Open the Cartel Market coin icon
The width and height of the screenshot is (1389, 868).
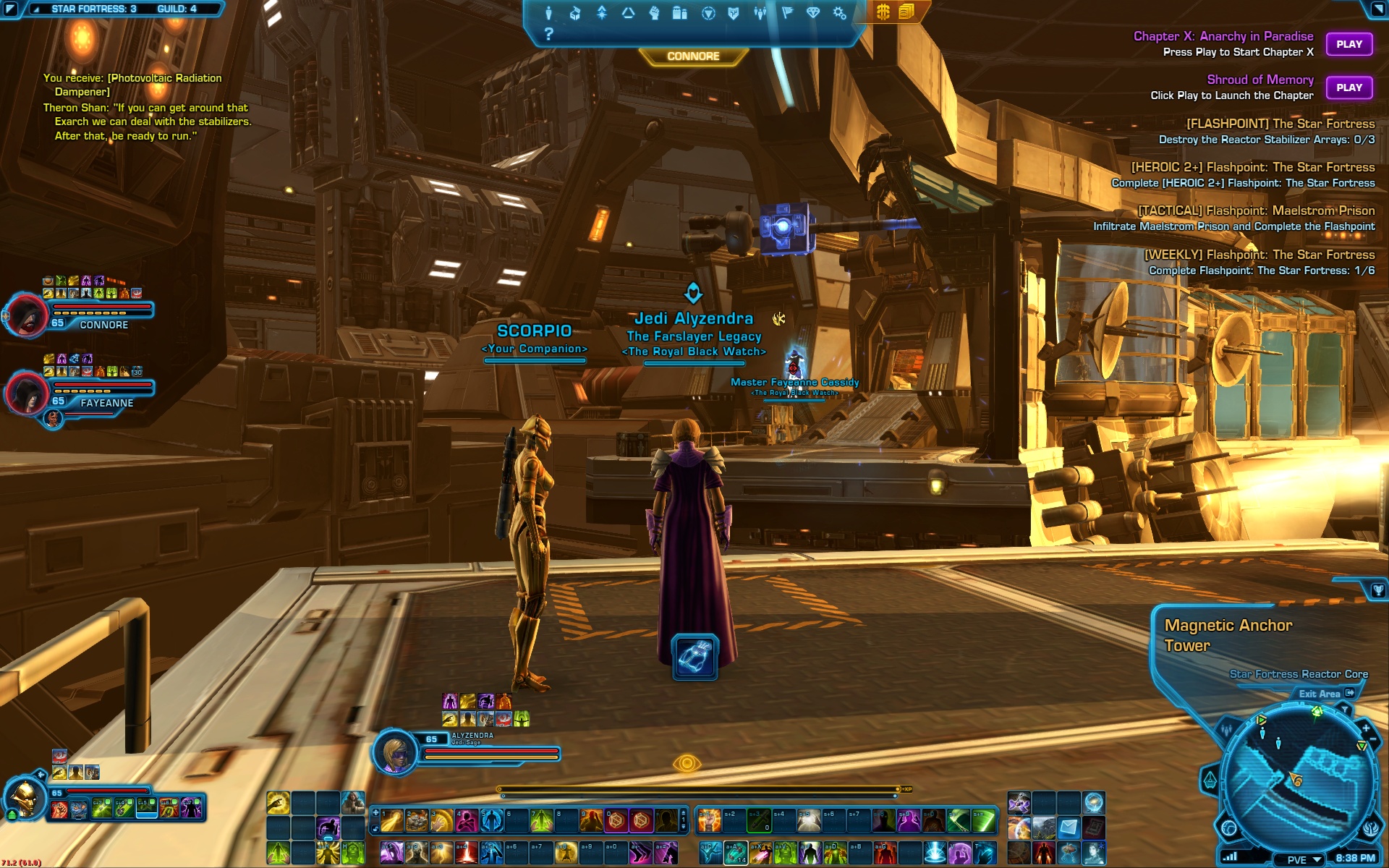tap(883, 12)
